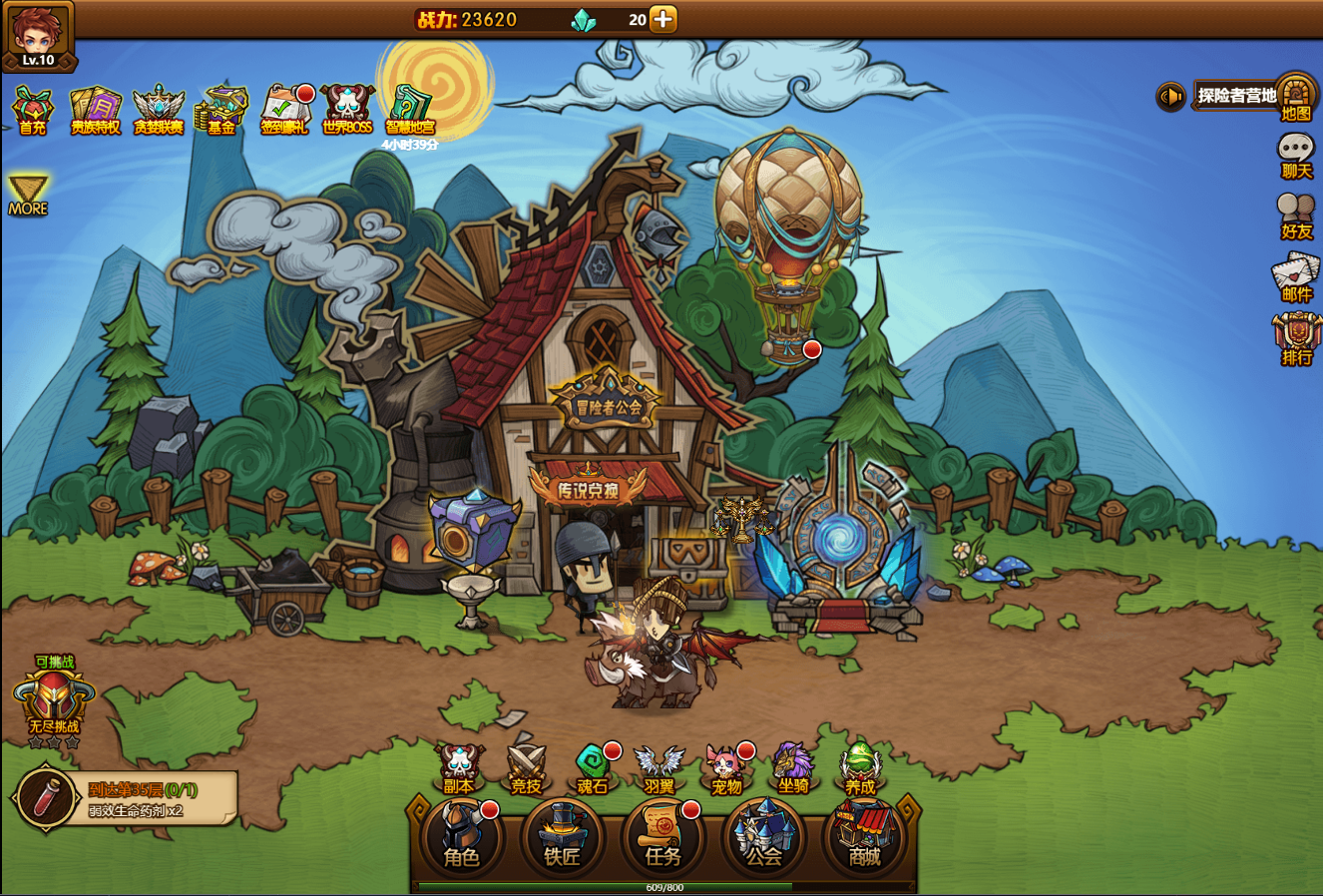The width and height of the screenshot is (1323, 896).
Task: Open the 邮件 mail envelopes
Action: point(1296,275)
